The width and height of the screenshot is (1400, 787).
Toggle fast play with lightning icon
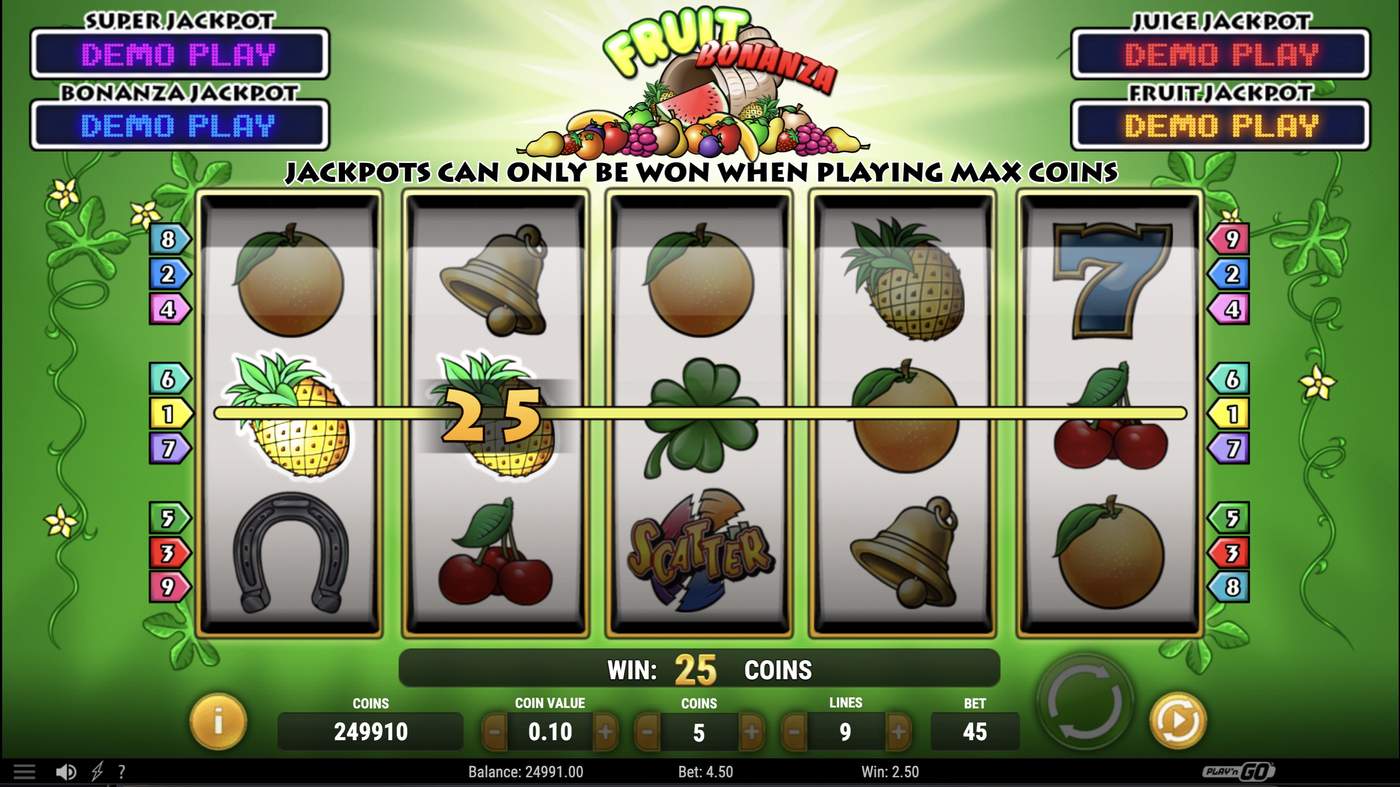(x=96, y=771)
